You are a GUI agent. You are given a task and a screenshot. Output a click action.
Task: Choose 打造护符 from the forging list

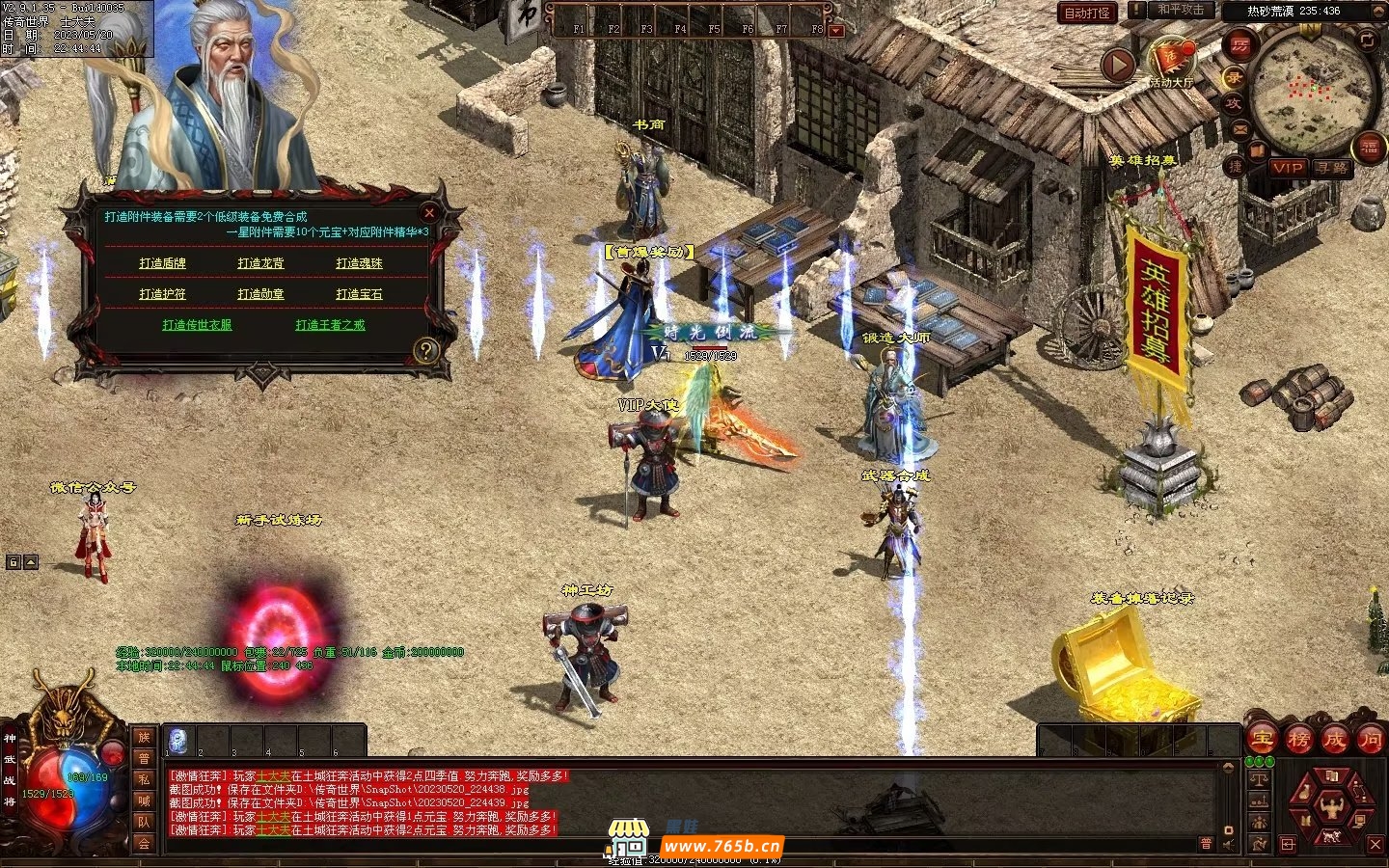click(x=162, y=294)
